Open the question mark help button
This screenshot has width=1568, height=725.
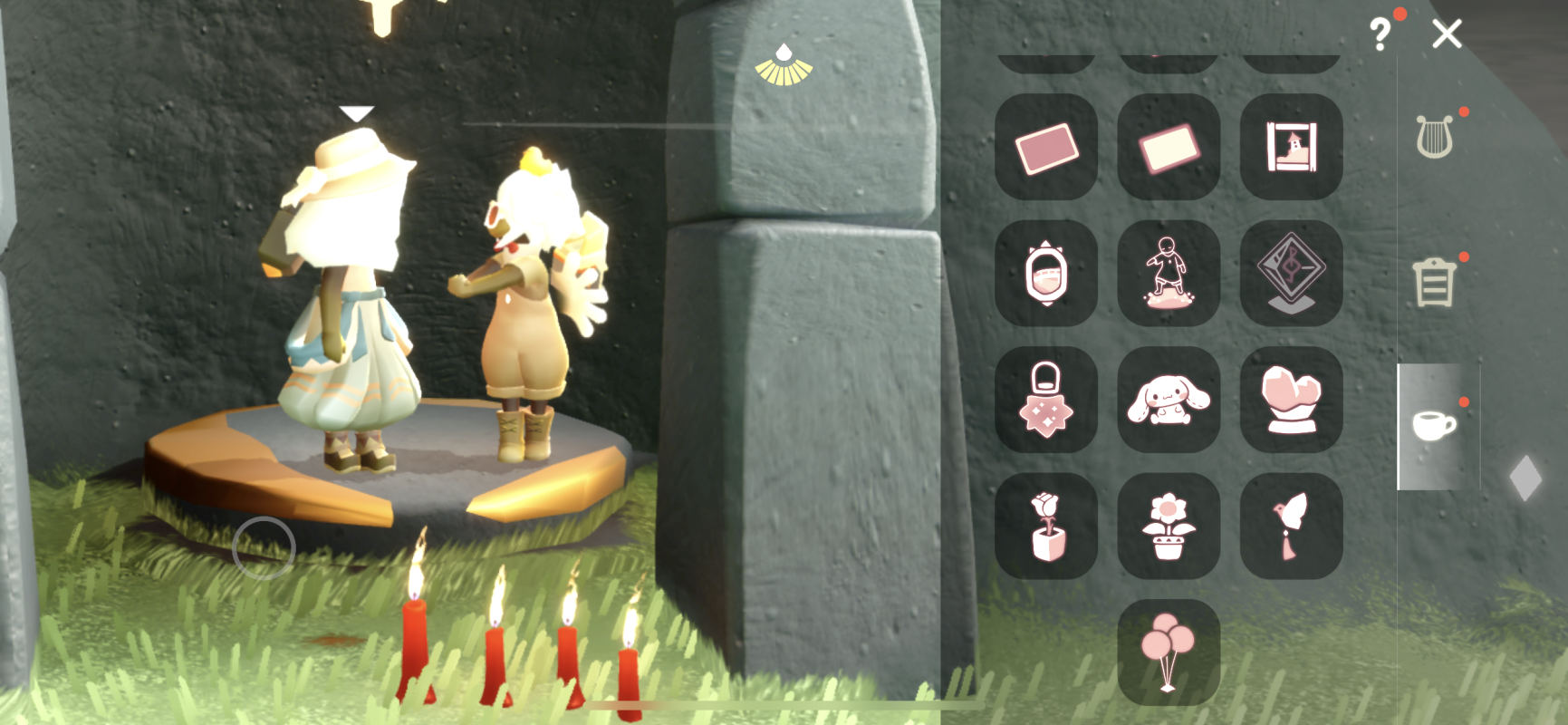1380,35
